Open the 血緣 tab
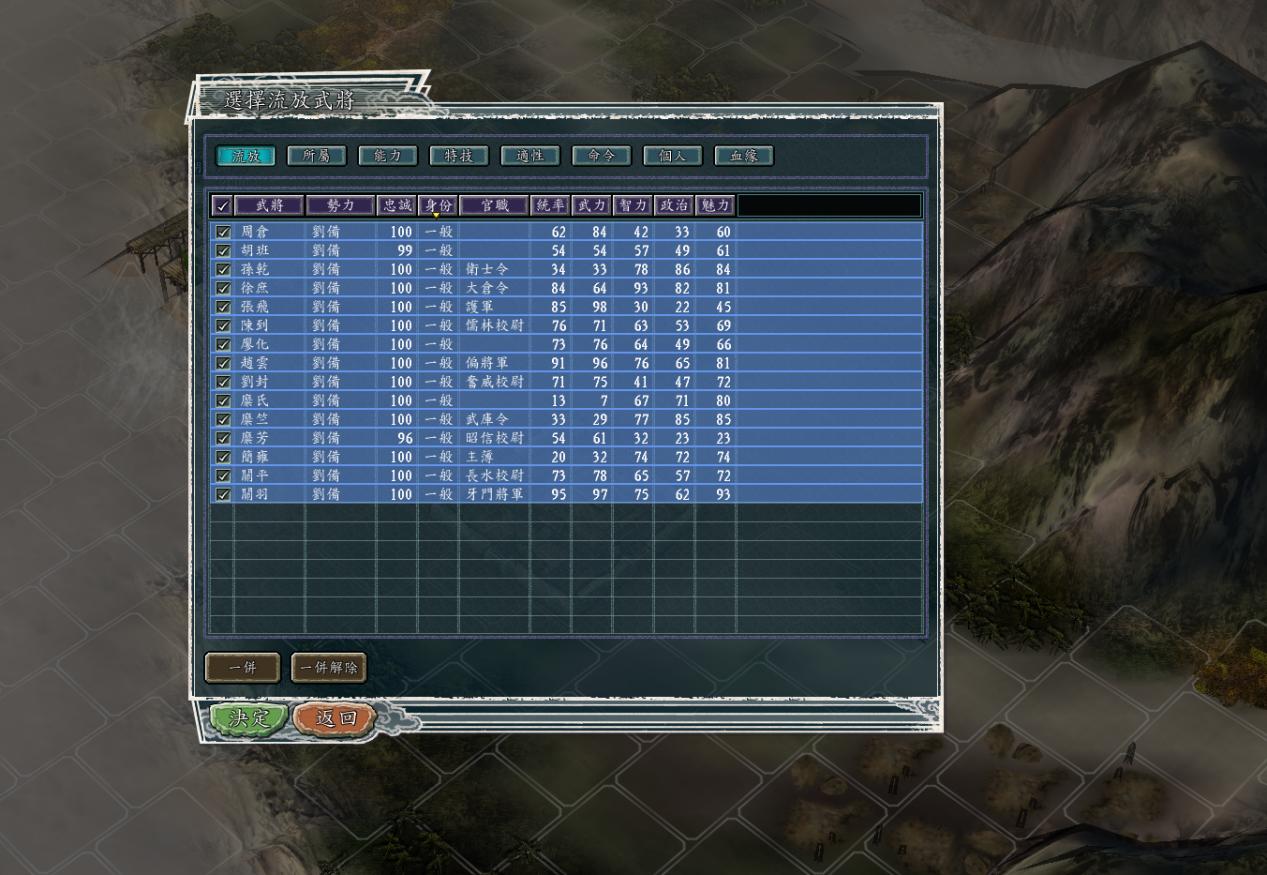Viewport: 1267px width, 875px height. (x=744, y=156)
